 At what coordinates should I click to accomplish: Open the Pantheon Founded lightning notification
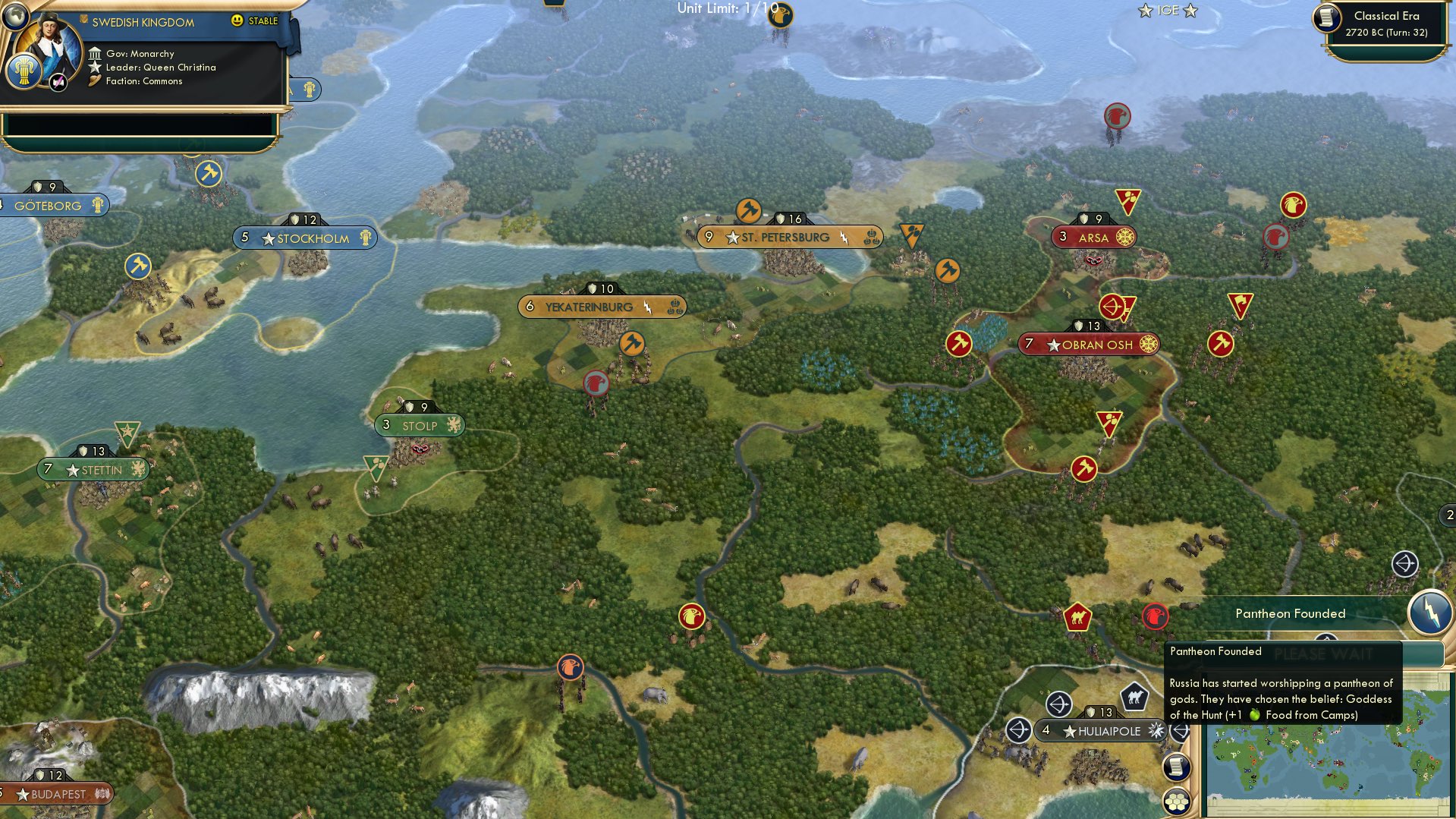pos(1429,611)
